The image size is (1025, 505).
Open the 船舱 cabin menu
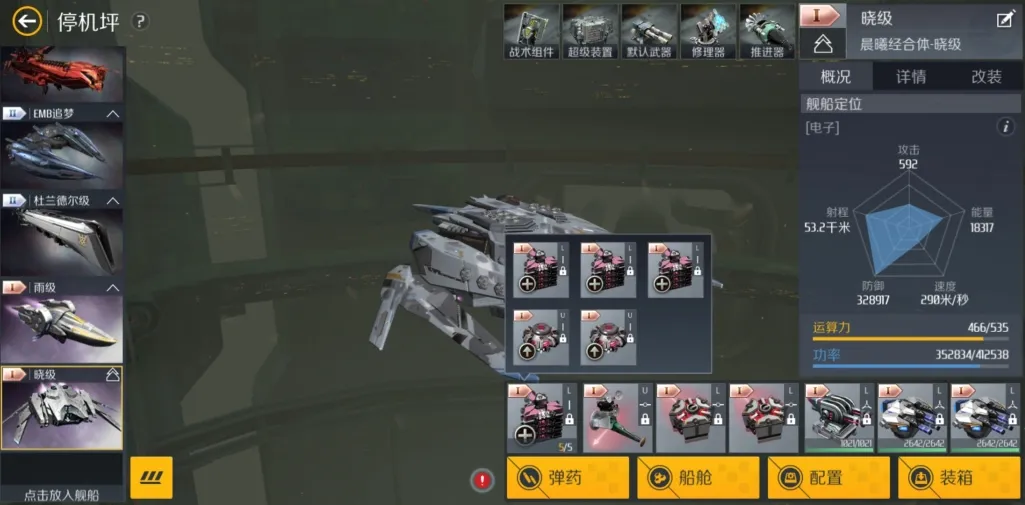coord(698,478)
